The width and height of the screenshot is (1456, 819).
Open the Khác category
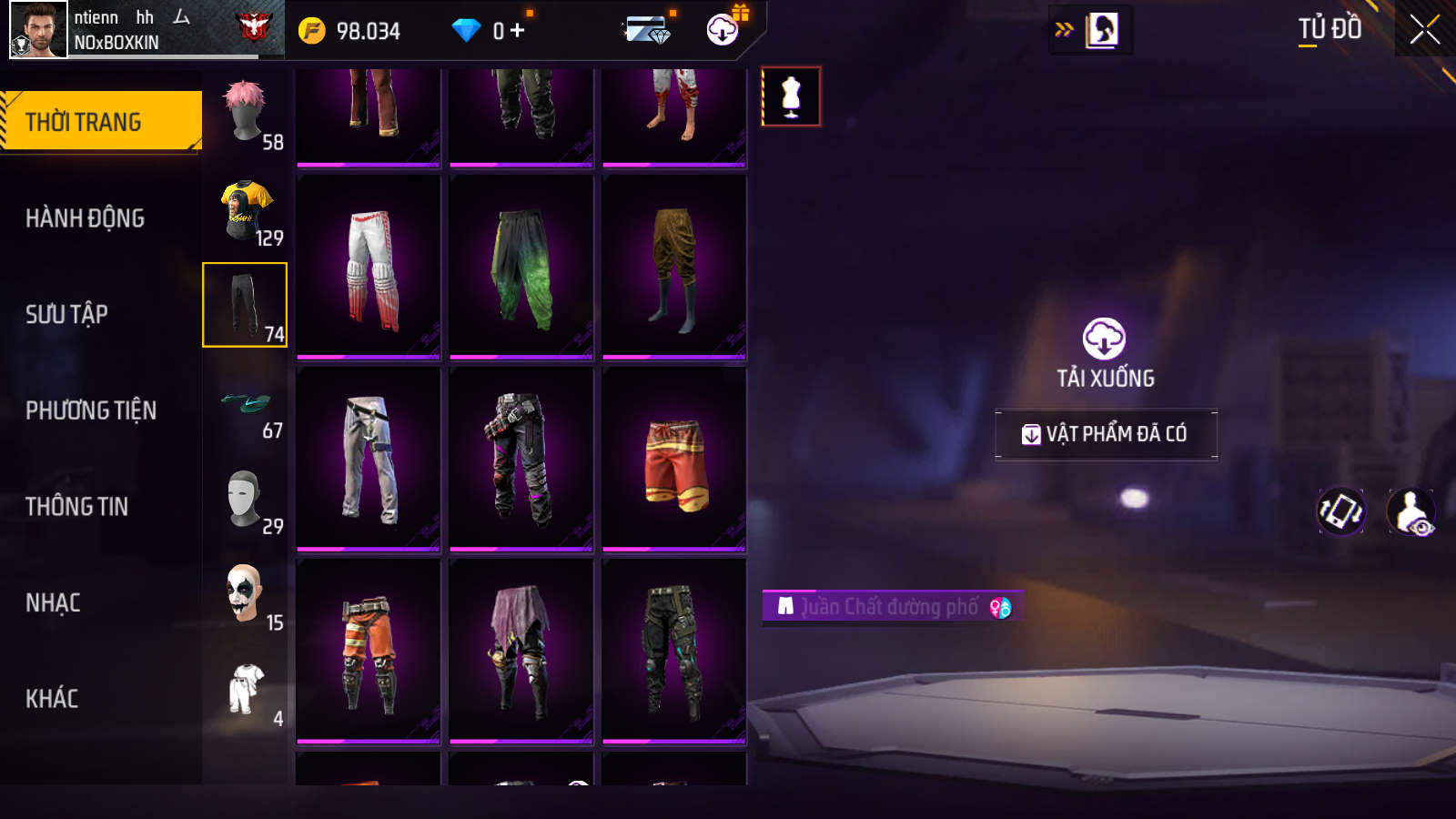[52, 699]
